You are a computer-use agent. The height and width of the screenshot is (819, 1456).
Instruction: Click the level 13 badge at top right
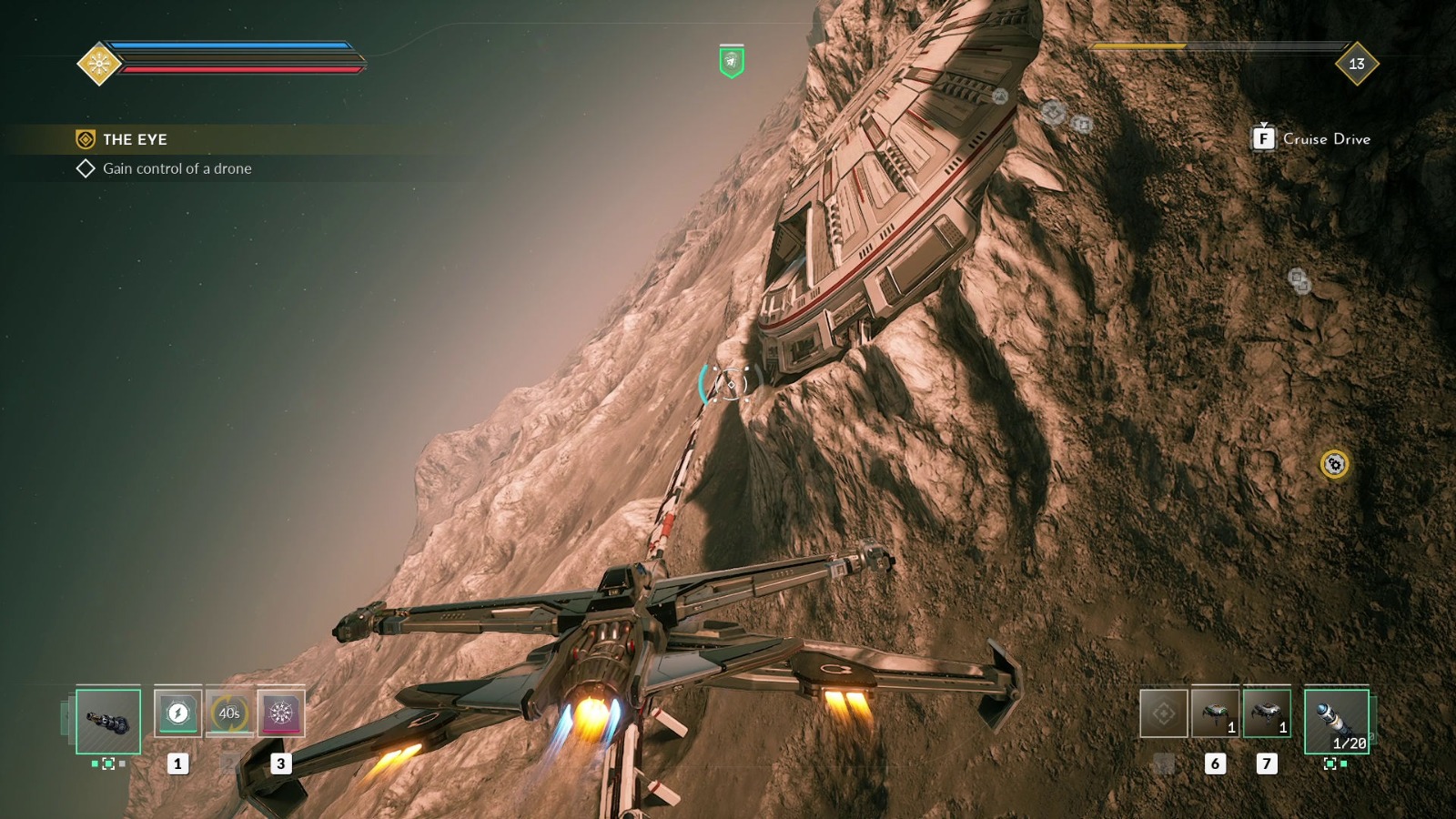point(1357,62)
